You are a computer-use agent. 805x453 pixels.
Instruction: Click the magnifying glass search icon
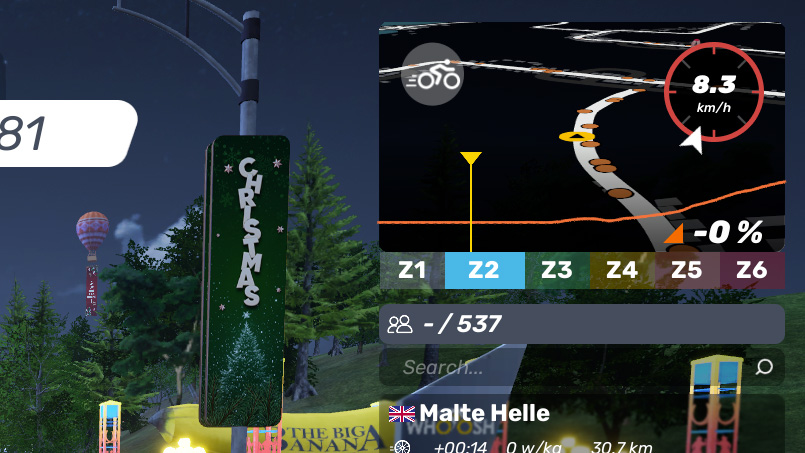[764, 368]
